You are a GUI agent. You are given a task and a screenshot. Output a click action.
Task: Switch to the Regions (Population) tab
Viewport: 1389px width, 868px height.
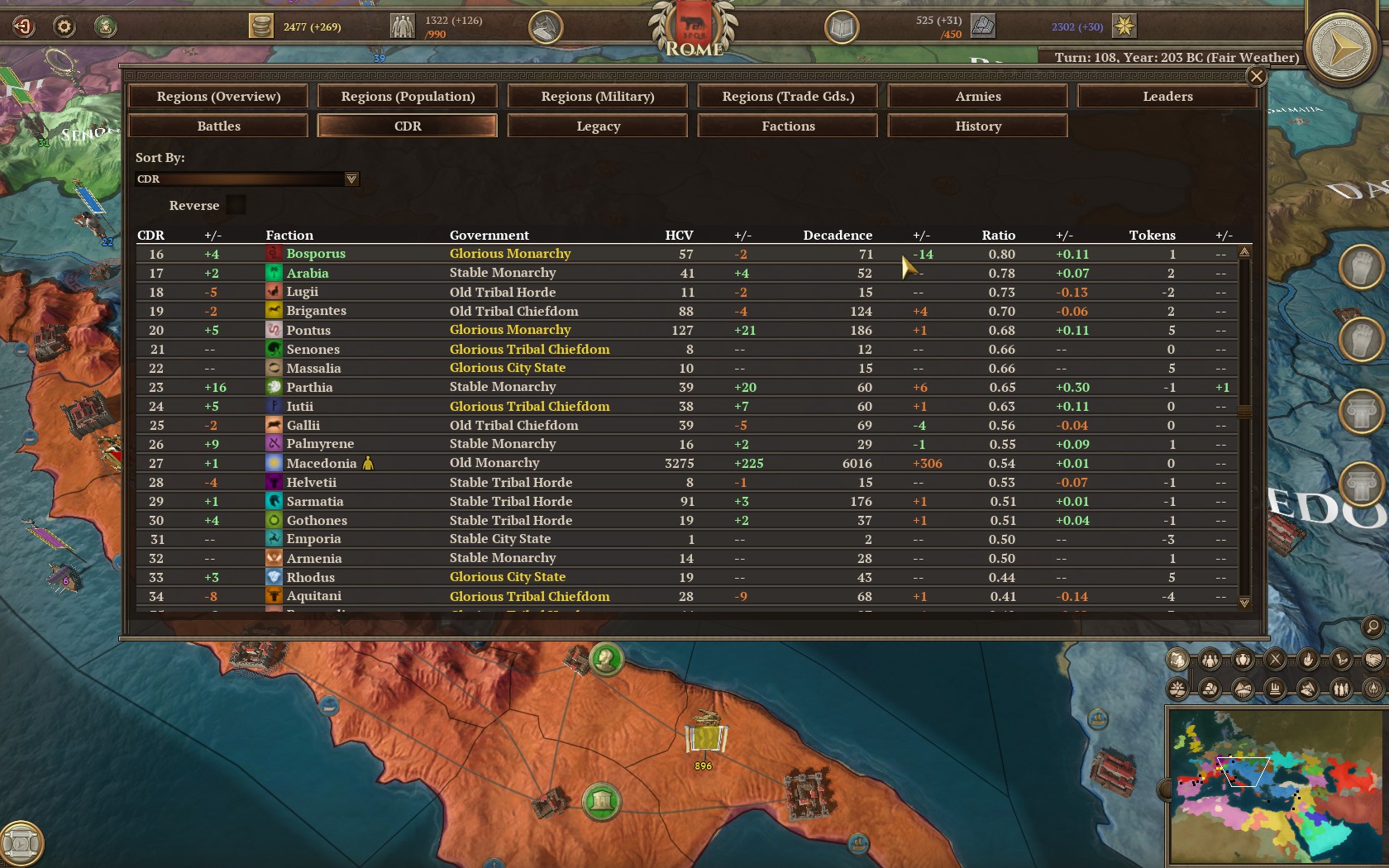point(406,96)
